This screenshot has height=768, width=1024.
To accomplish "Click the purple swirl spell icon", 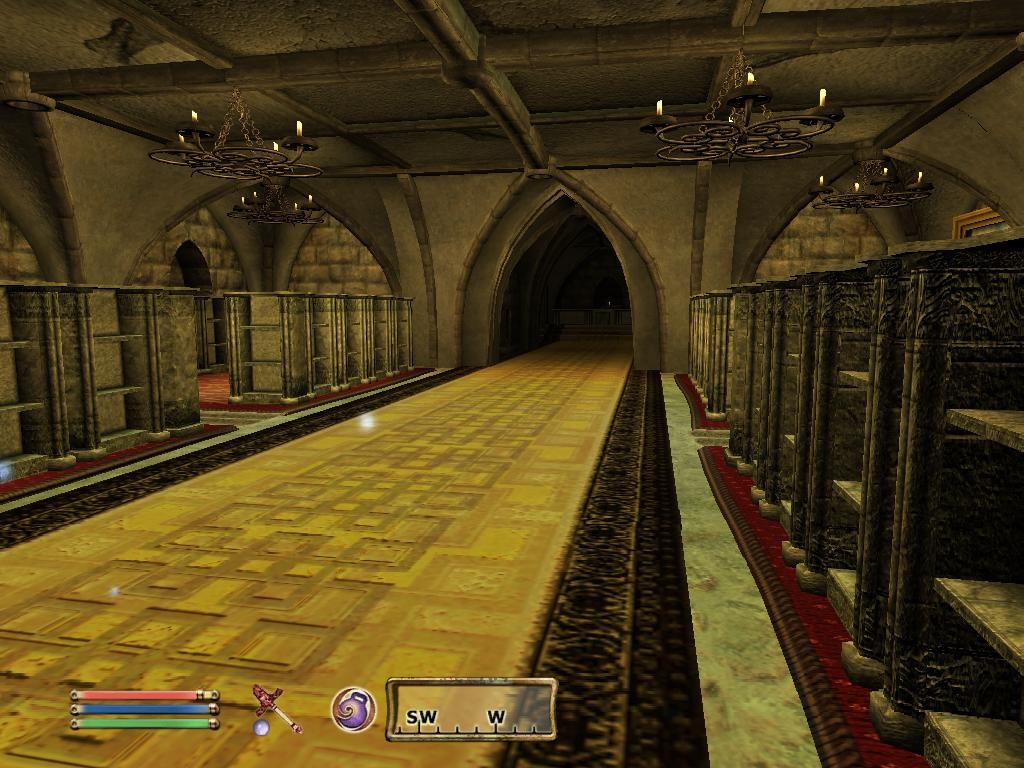I will [354, 709].
